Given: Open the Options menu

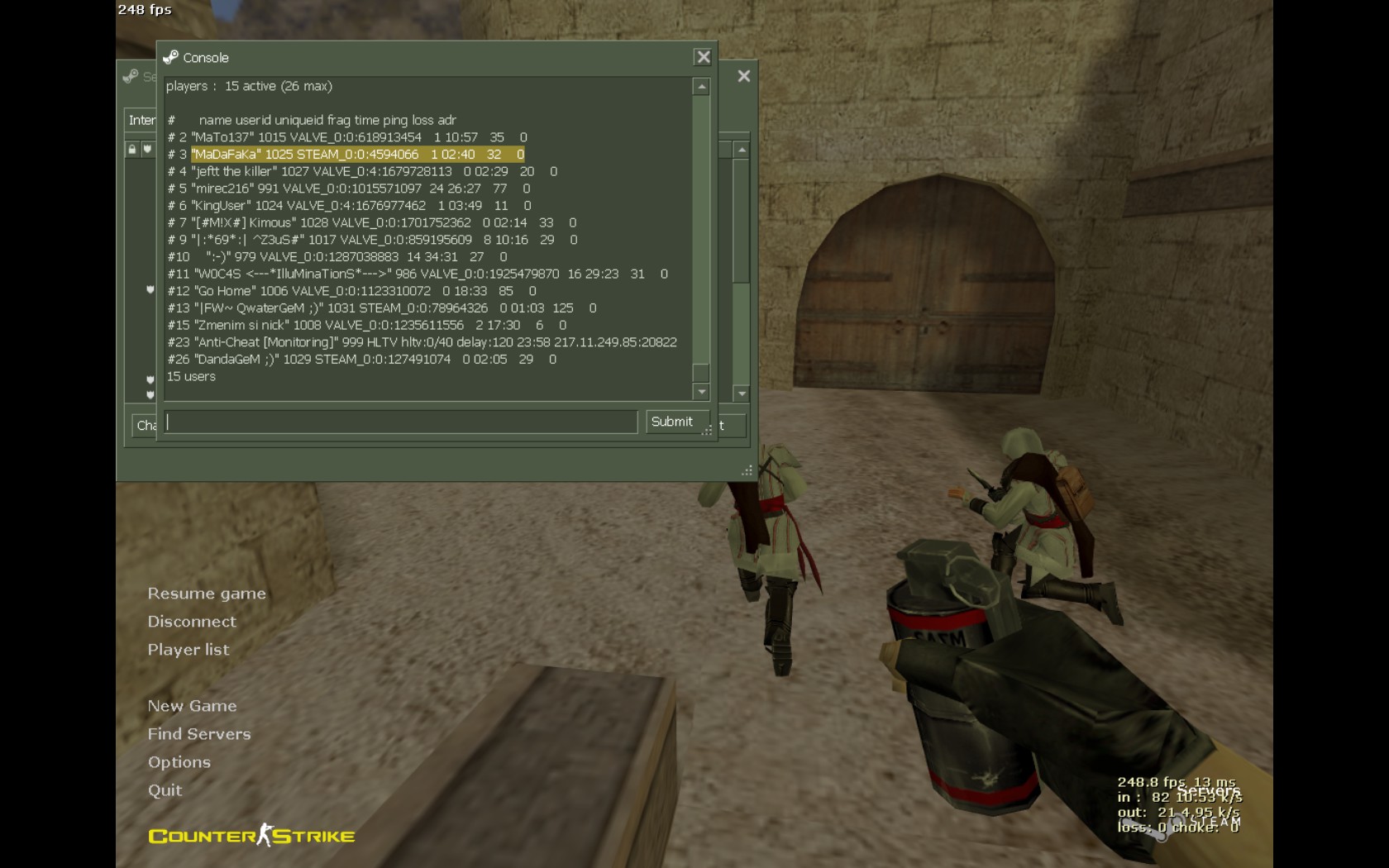Looking at the screenshot, I should (179, 762).
